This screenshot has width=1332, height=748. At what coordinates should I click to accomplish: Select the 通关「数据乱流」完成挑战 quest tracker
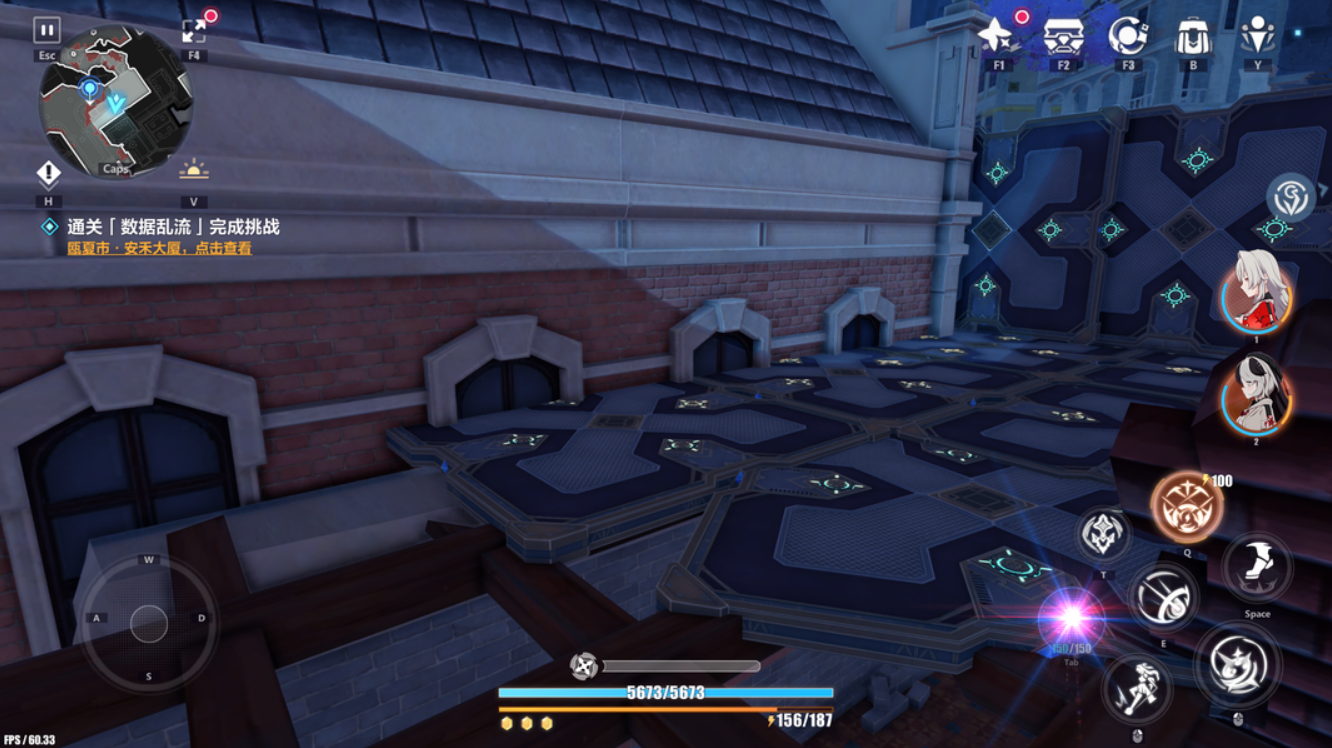172,227
